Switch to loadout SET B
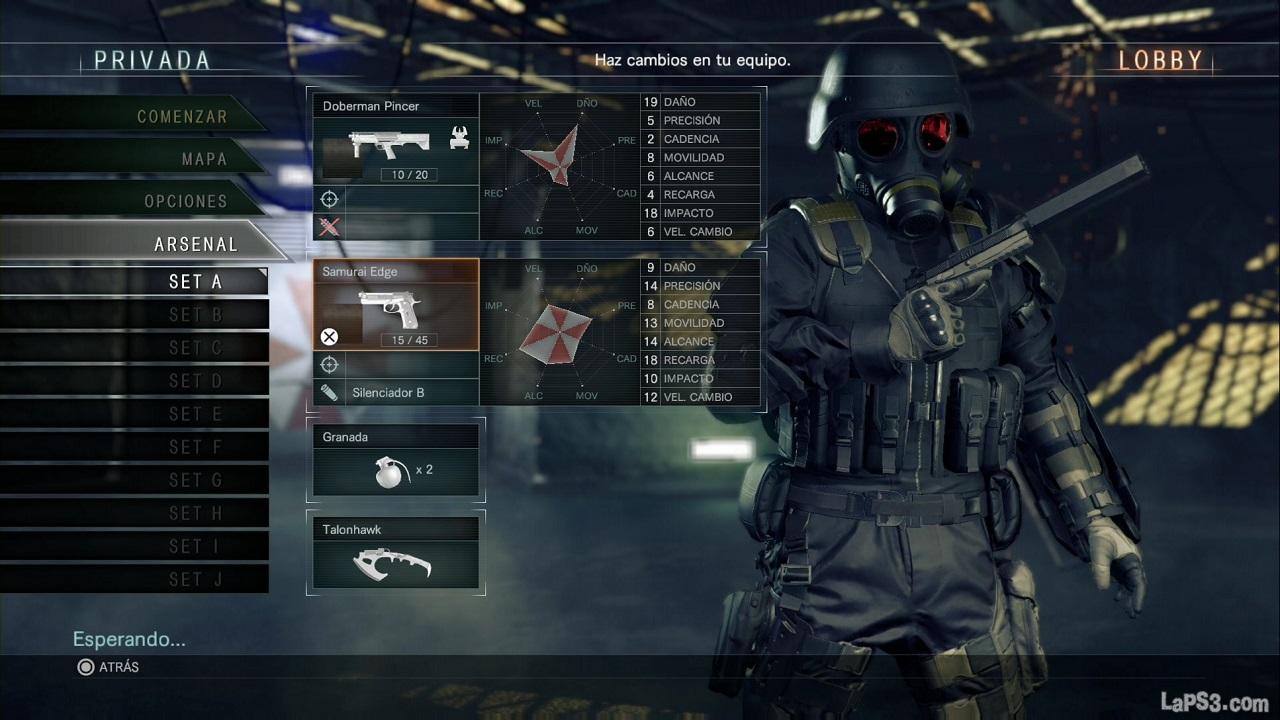Screen dimensions: 1280x720 195,314
